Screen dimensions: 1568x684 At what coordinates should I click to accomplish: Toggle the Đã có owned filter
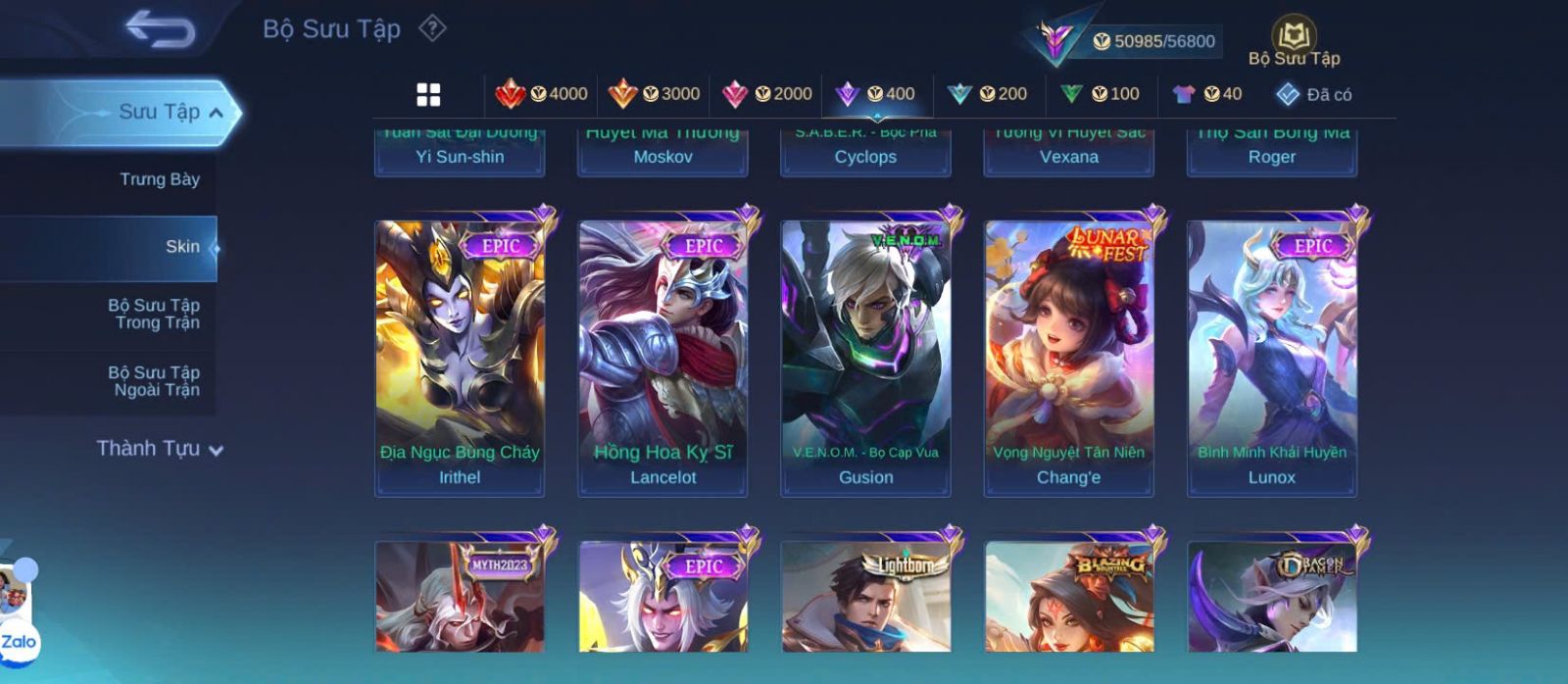pyautogui.click(x=1314, y=94)
